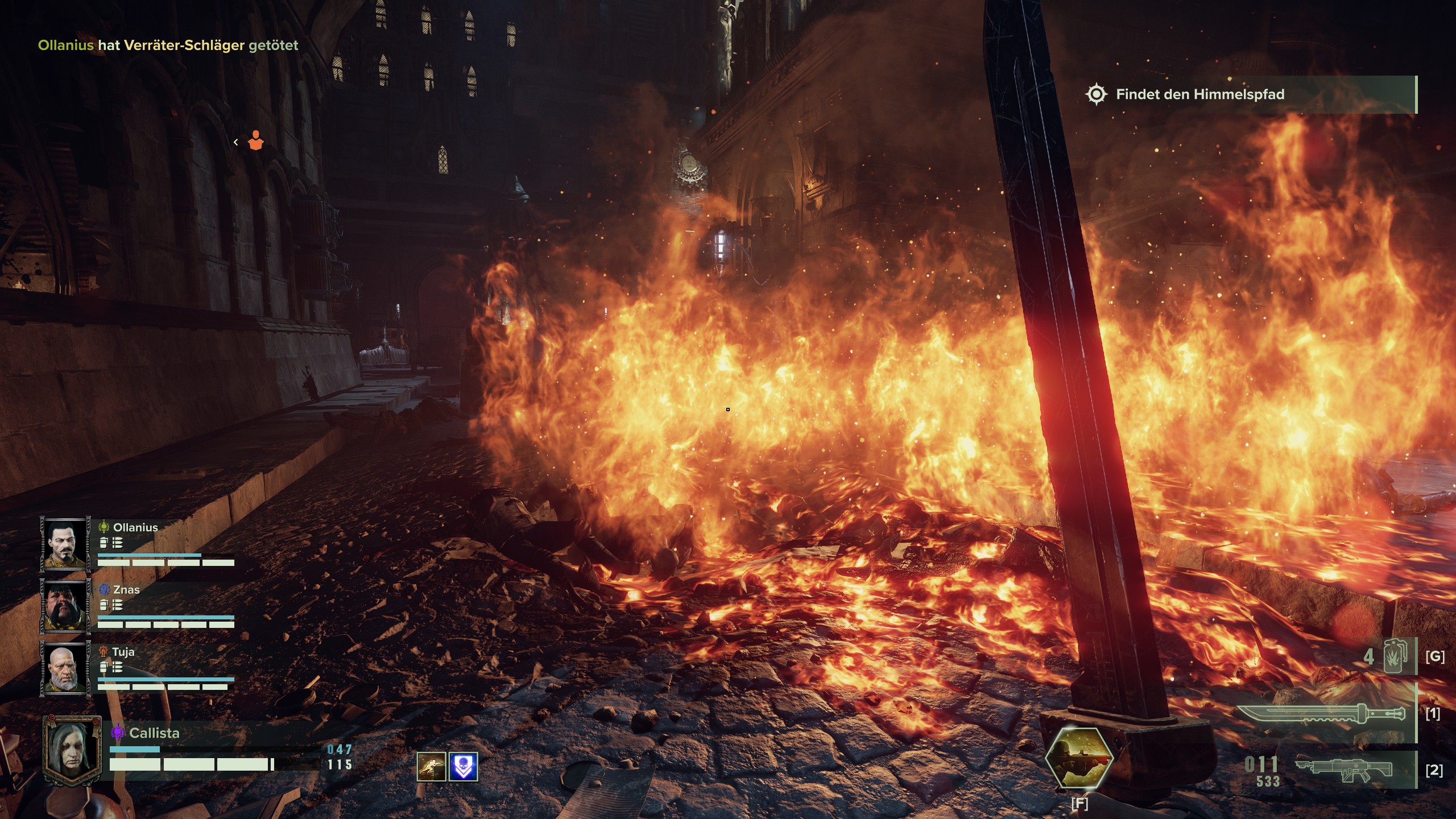Click the orange teammate location marker

tap(255, 141)
